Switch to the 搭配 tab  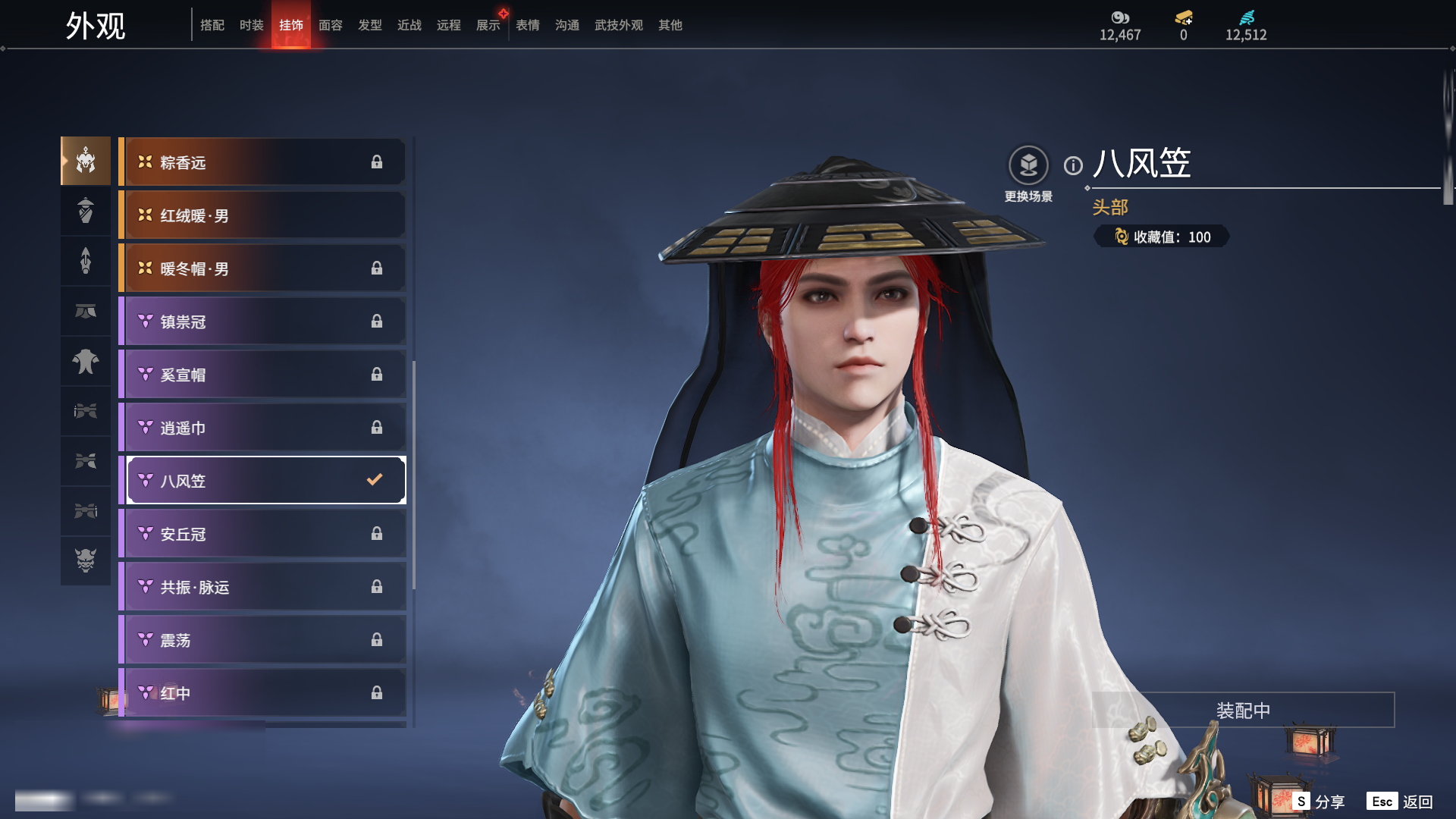pos(212,25)
